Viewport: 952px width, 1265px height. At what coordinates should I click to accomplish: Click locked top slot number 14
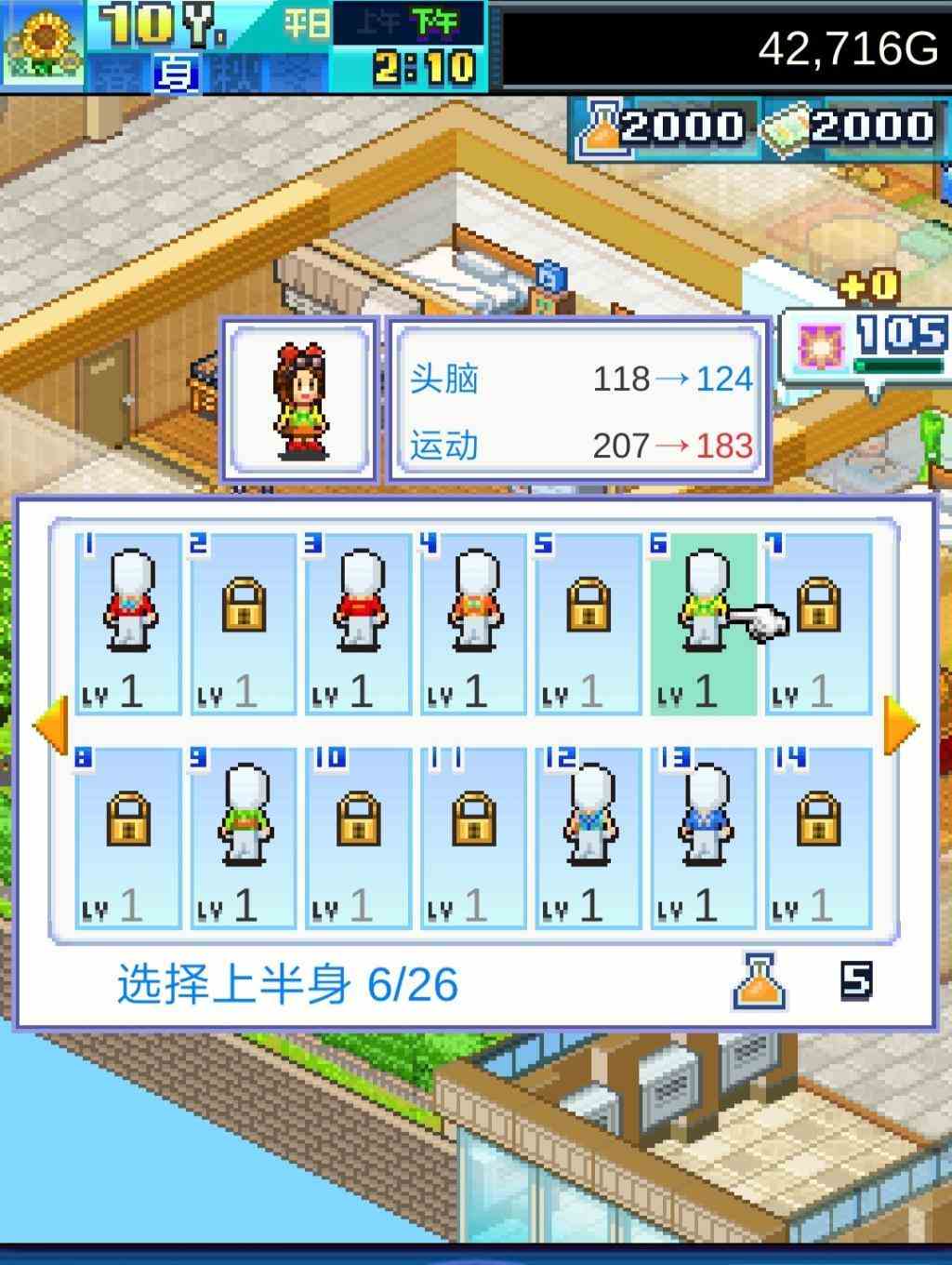click(819, 838)
